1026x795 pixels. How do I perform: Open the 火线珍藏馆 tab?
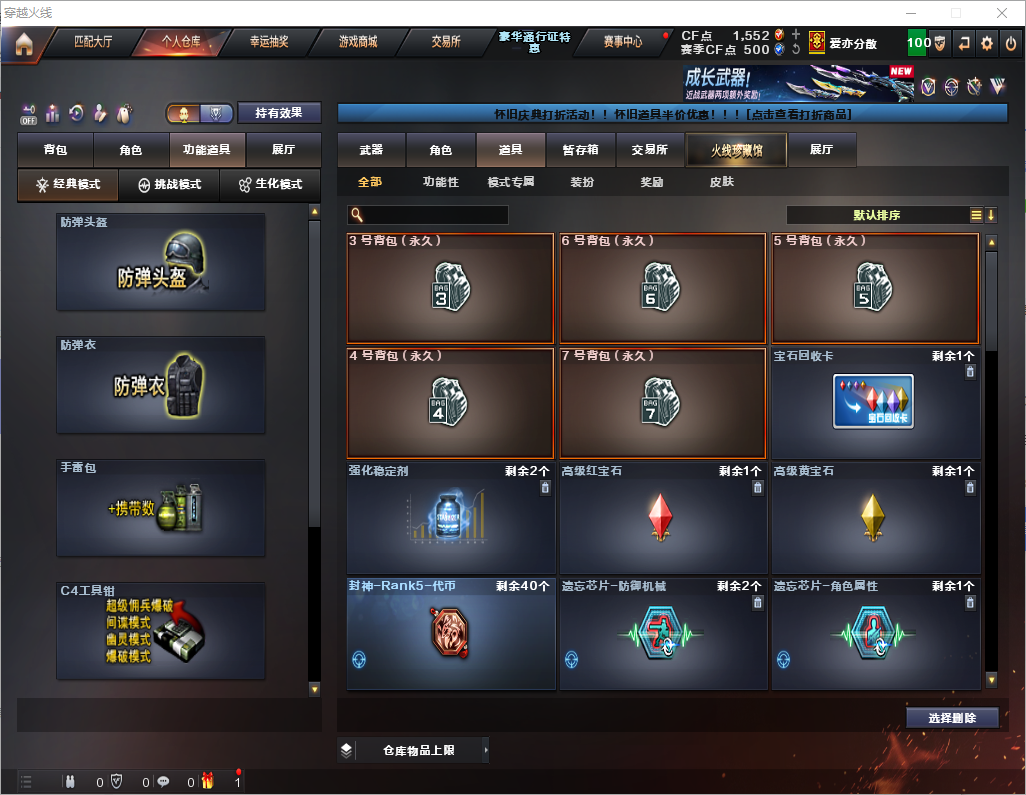coord(736,150)
